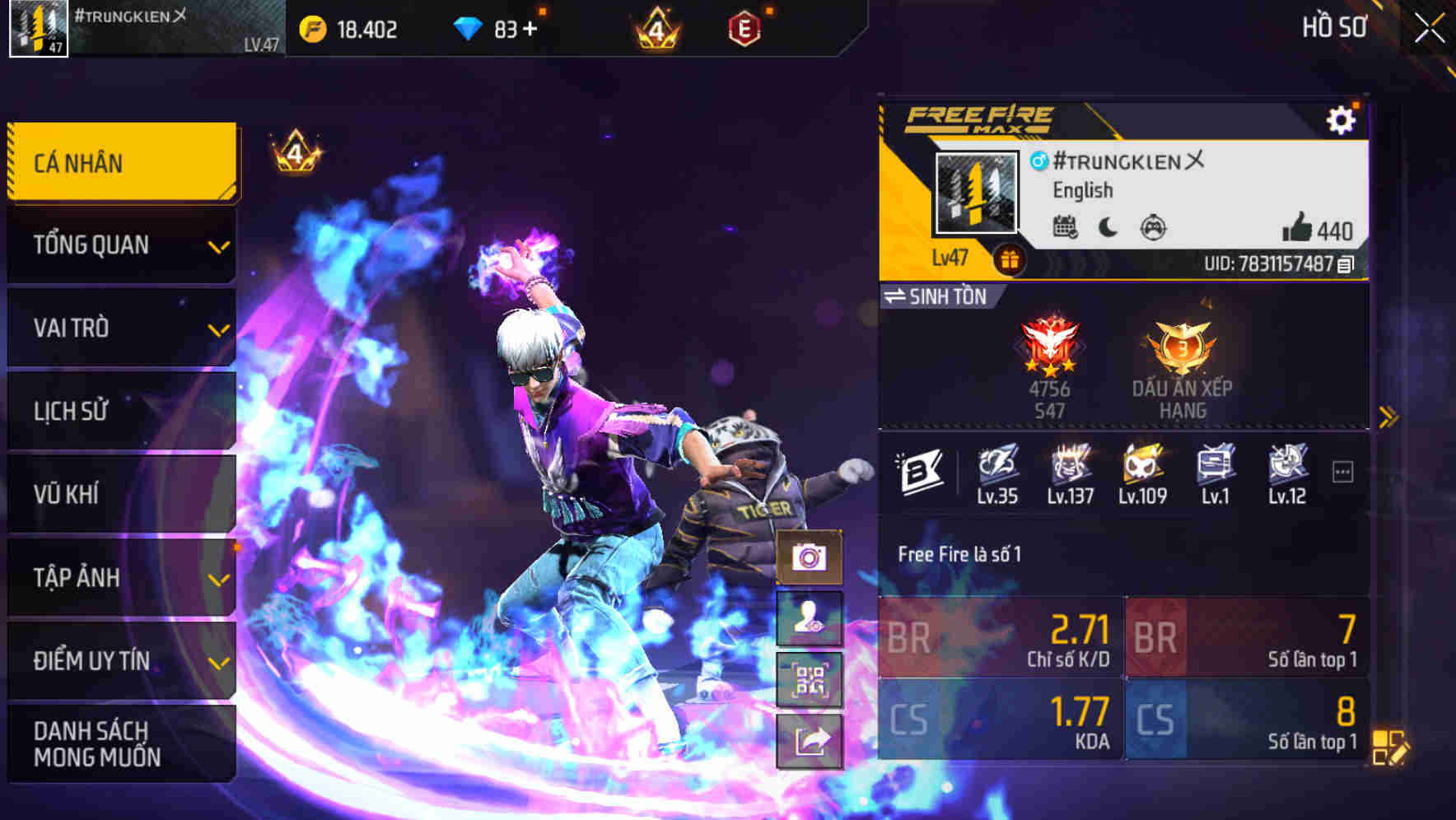The height and width of the screenshot is (820, 1456).
Task: Open the camera screenshot icon beside the character
Action: tap(809, 558)
